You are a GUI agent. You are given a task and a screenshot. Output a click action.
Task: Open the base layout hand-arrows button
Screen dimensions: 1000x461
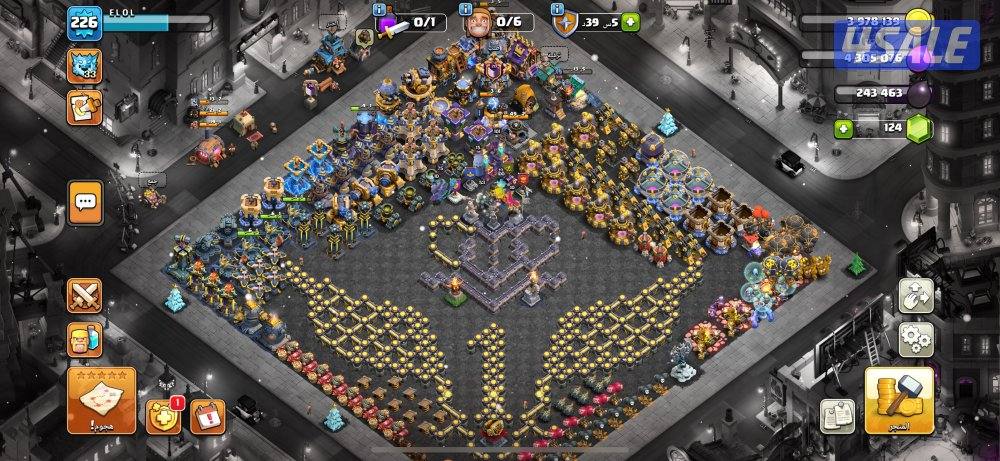coord(916,296)
